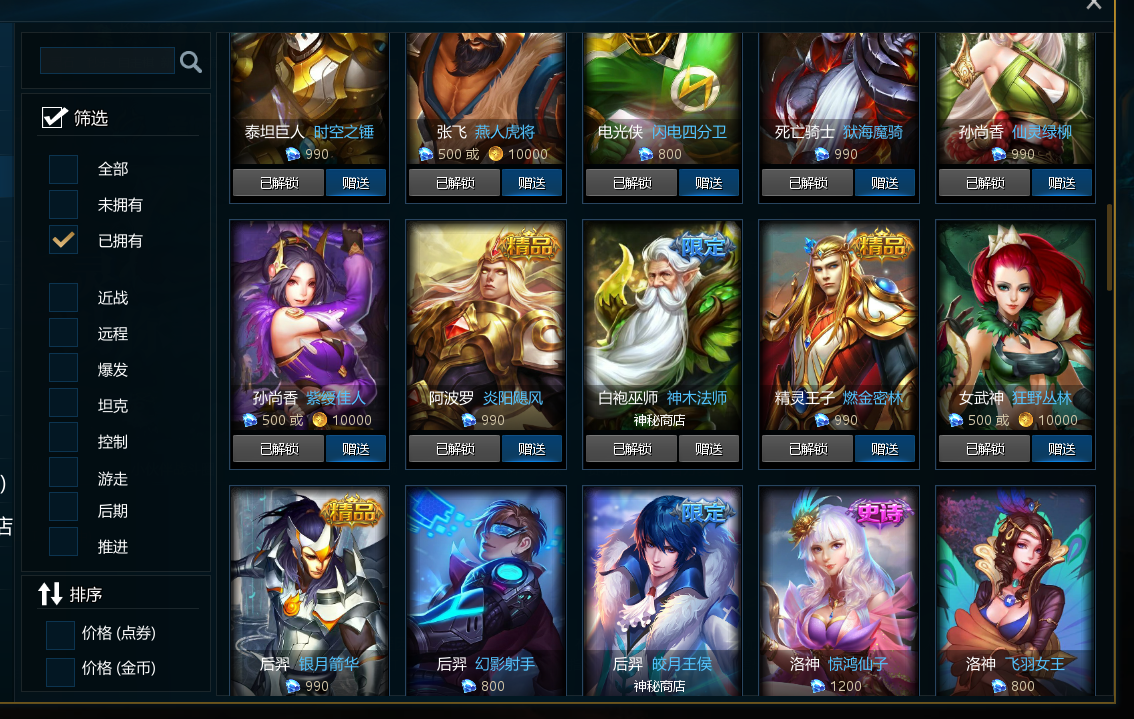The width and height of the screenshot is (1134, 719).
Task: Gift the 阿波罗 炎阳飓风 skin
Action: [x=531, y=449]
